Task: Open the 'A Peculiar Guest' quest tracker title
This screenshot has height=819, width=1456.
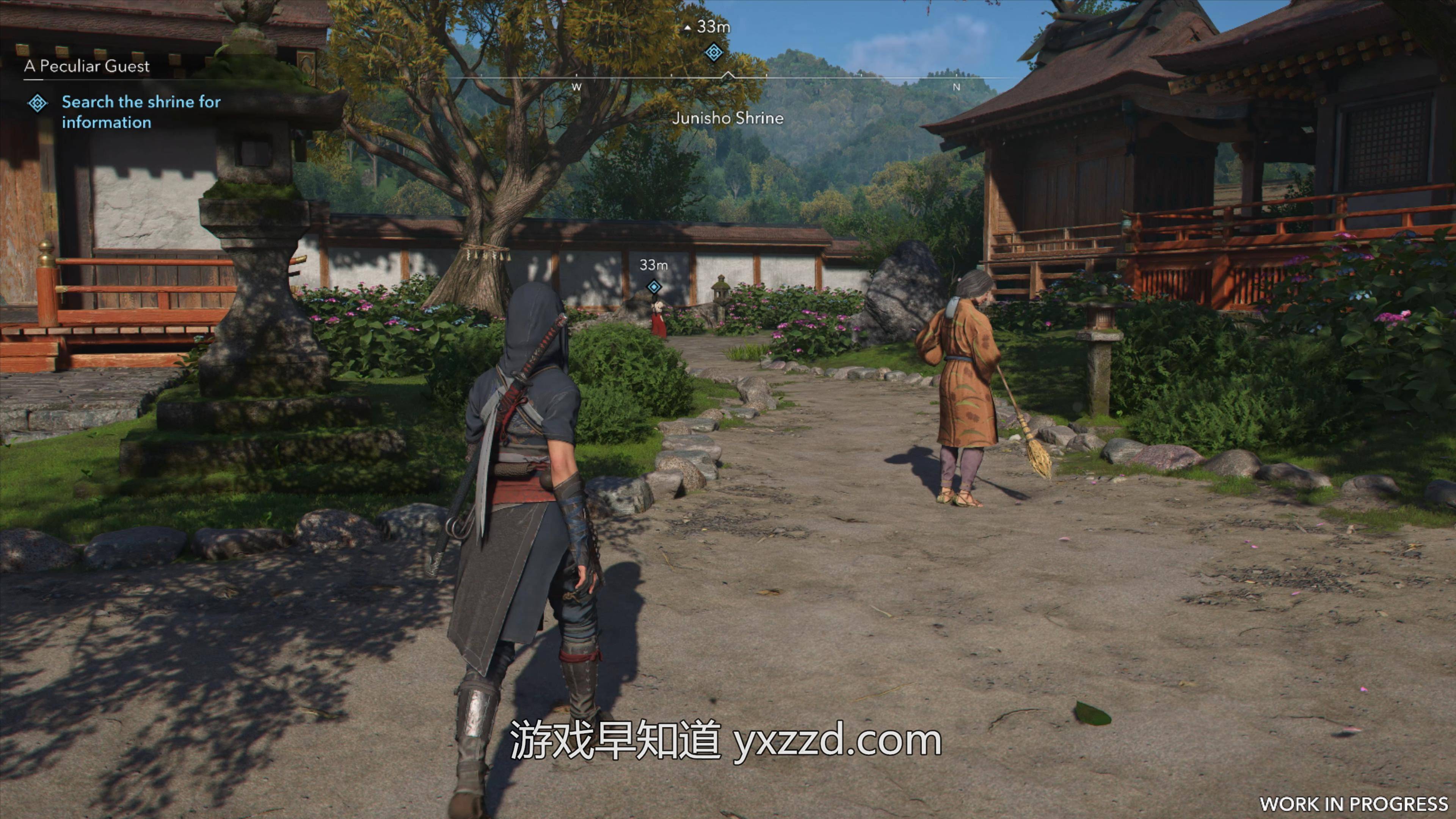Action: pyautogui.click(x=86, y=66)
